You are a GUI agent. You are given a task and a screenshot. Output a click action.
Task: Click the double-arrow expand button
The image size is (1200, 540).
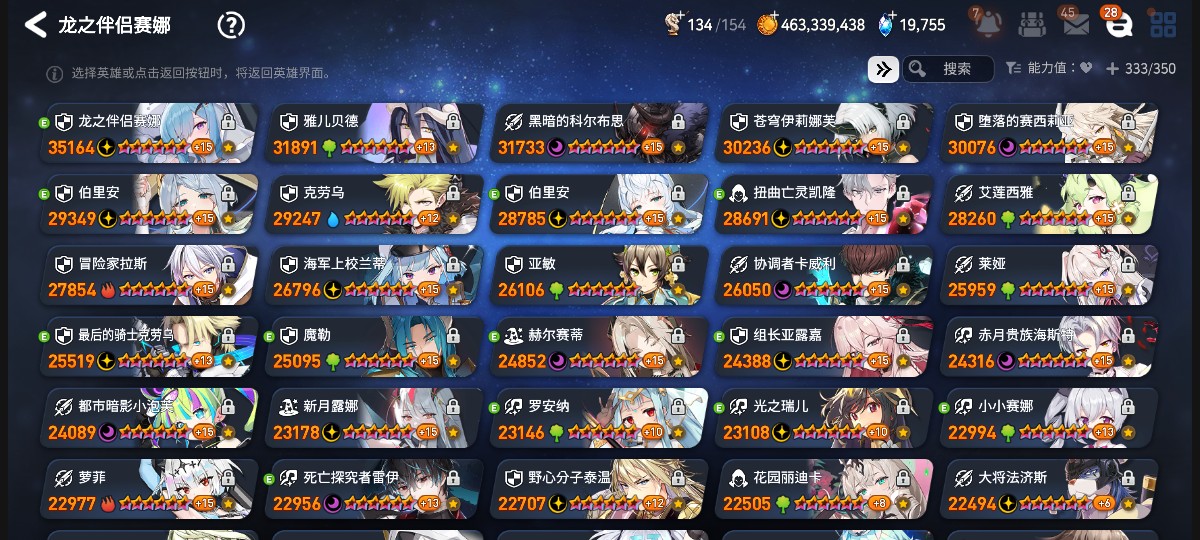tap(883, 69)
